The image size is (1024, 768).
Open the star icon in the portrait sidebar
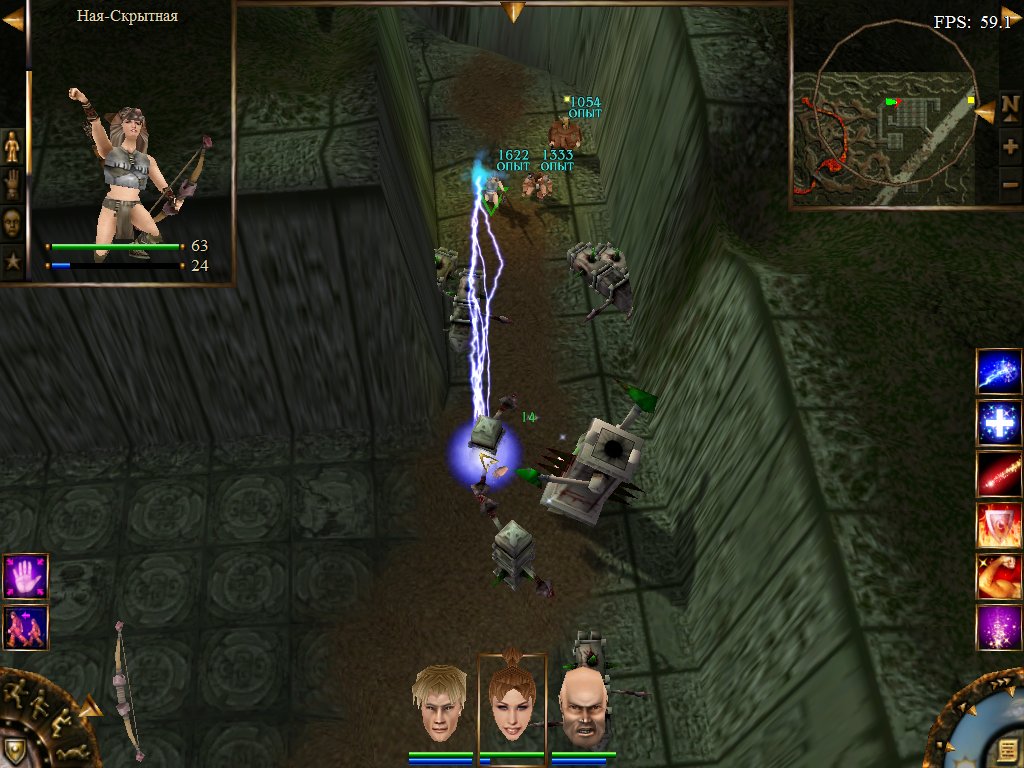pyautogui.click(x=12, y=261)
